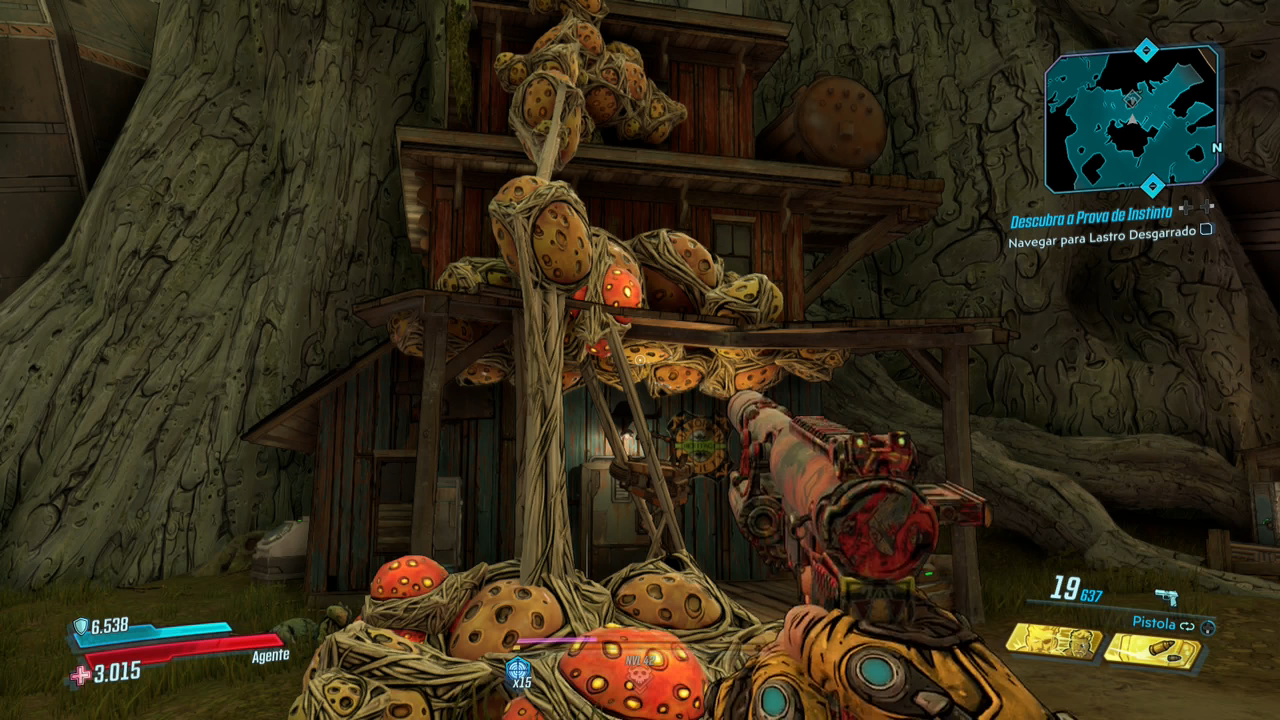Open the minimap in the corner
Screen dimensions: 1280x720
coord(1132,118)
